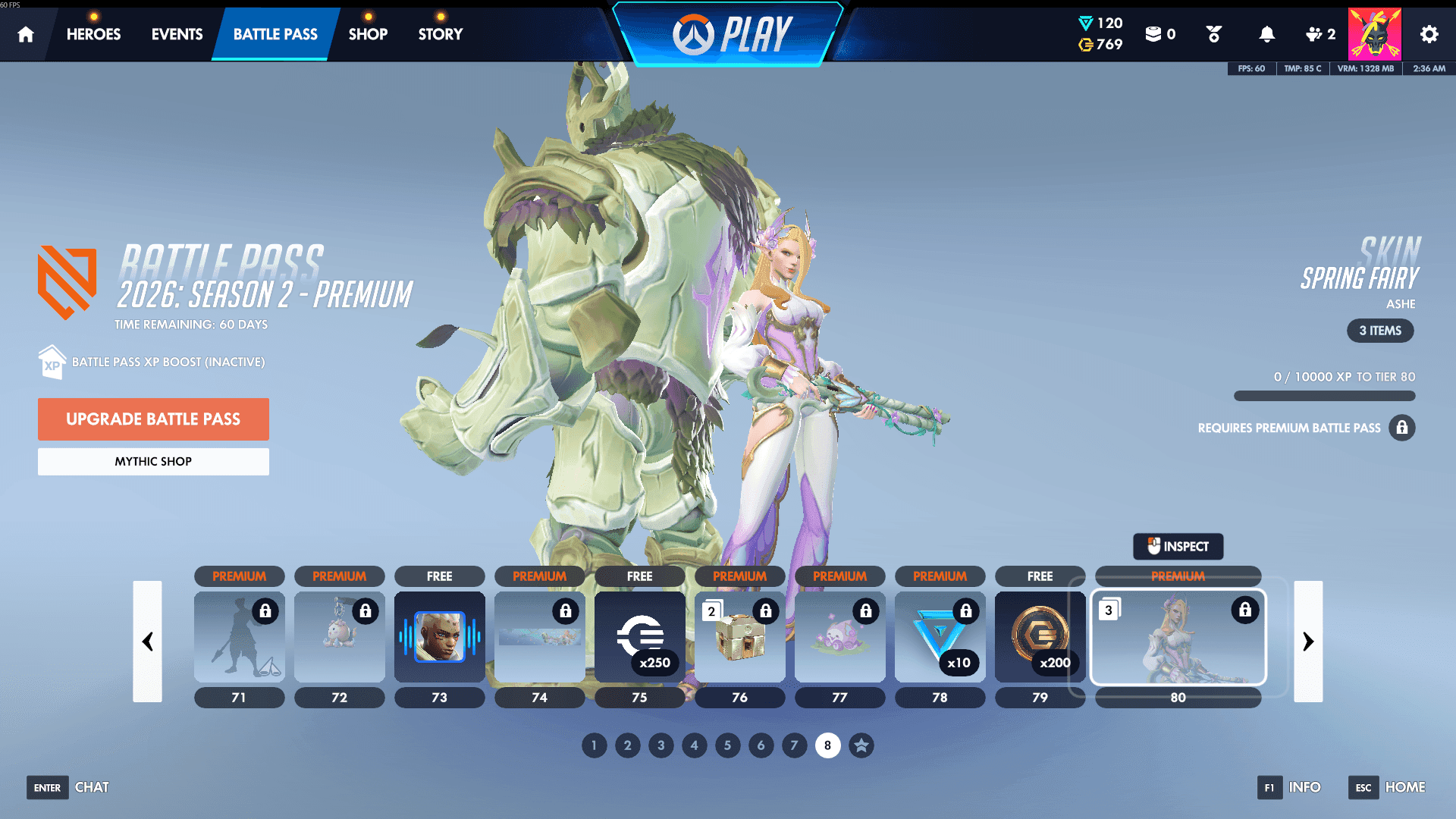
Task: Open notifications via the bell icon
Action: 1266,33
